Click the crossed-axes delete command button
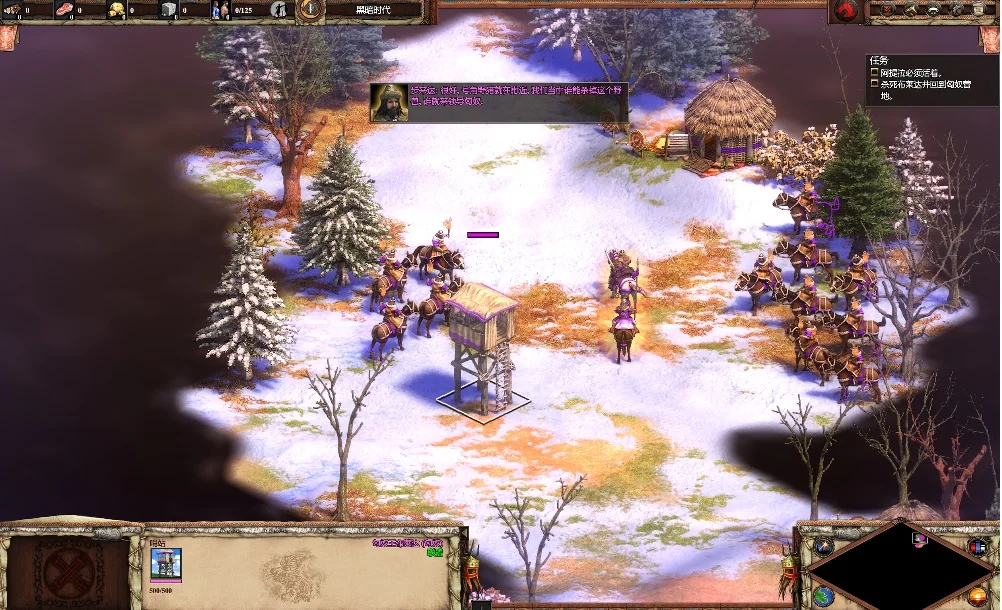1002x610 pixels. (70, 574)
